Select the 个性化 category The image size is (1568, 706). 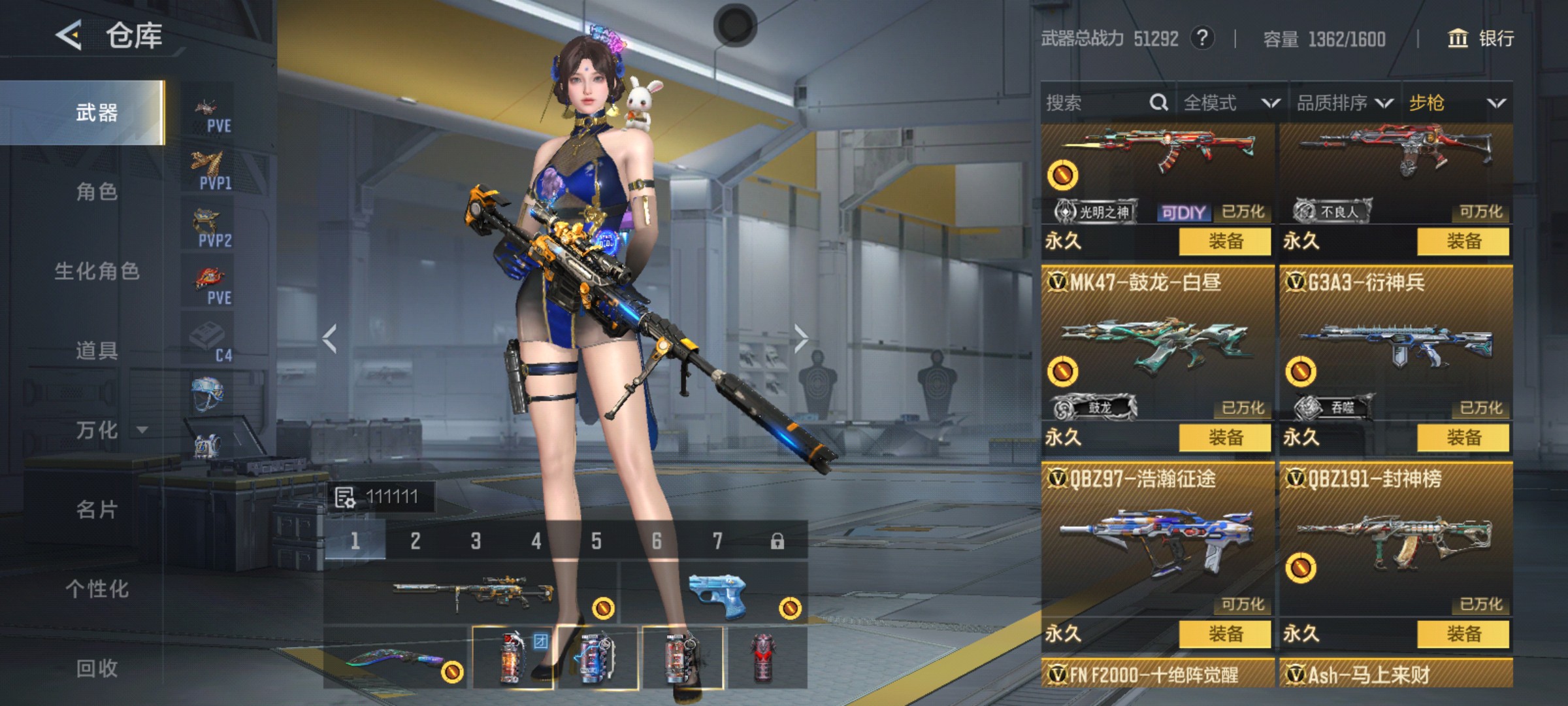point(97,588)
